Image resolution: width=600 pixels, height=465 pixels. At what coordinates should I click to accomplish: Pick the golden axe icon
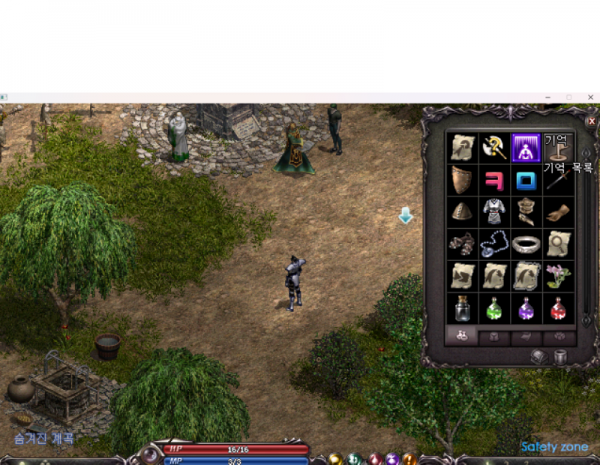click(x=493, y=148)
